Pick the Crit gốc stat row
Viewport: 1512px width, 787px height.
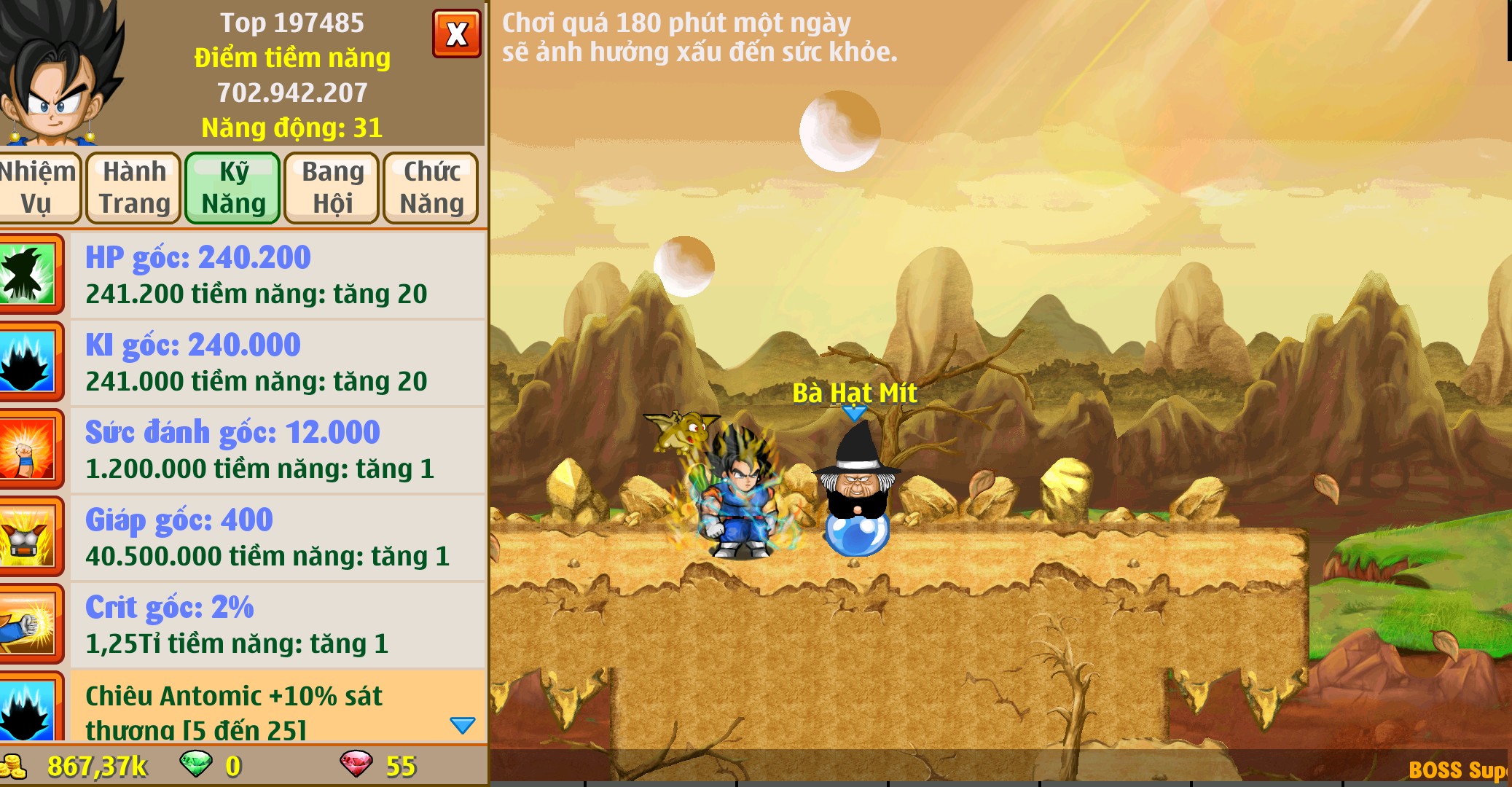point(277,624)
